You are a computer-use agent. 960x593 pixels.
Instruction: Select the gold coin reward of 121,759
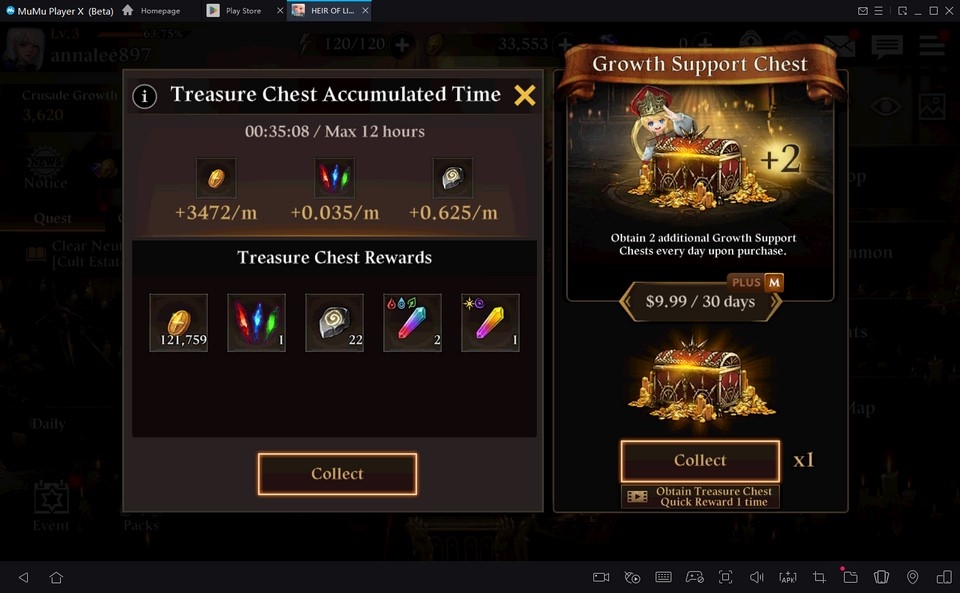coord(179,323)
